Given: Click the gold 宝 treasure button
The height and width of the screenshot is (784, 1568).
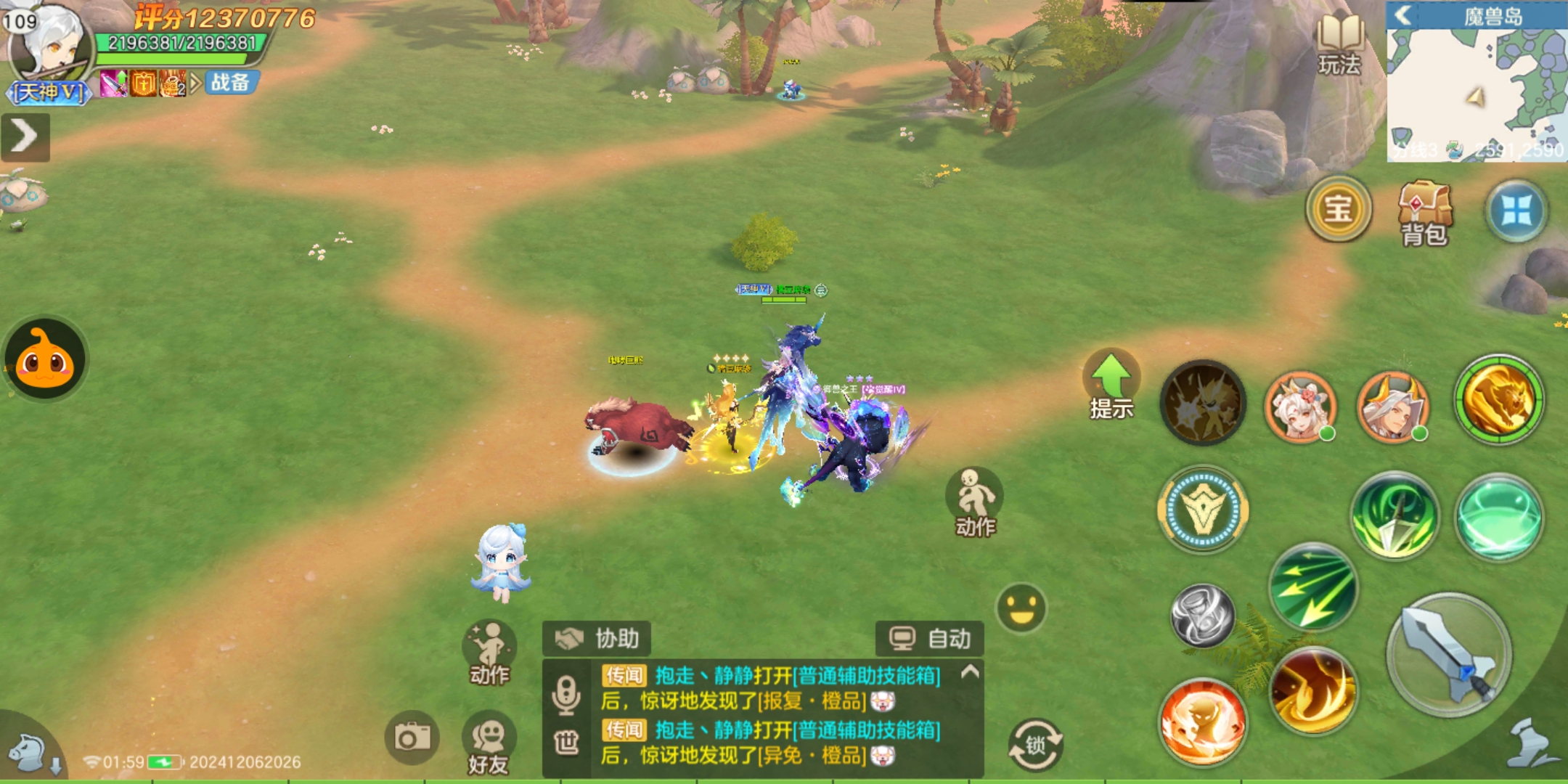Looking at the screenshot, I should tap(1338, 210).
